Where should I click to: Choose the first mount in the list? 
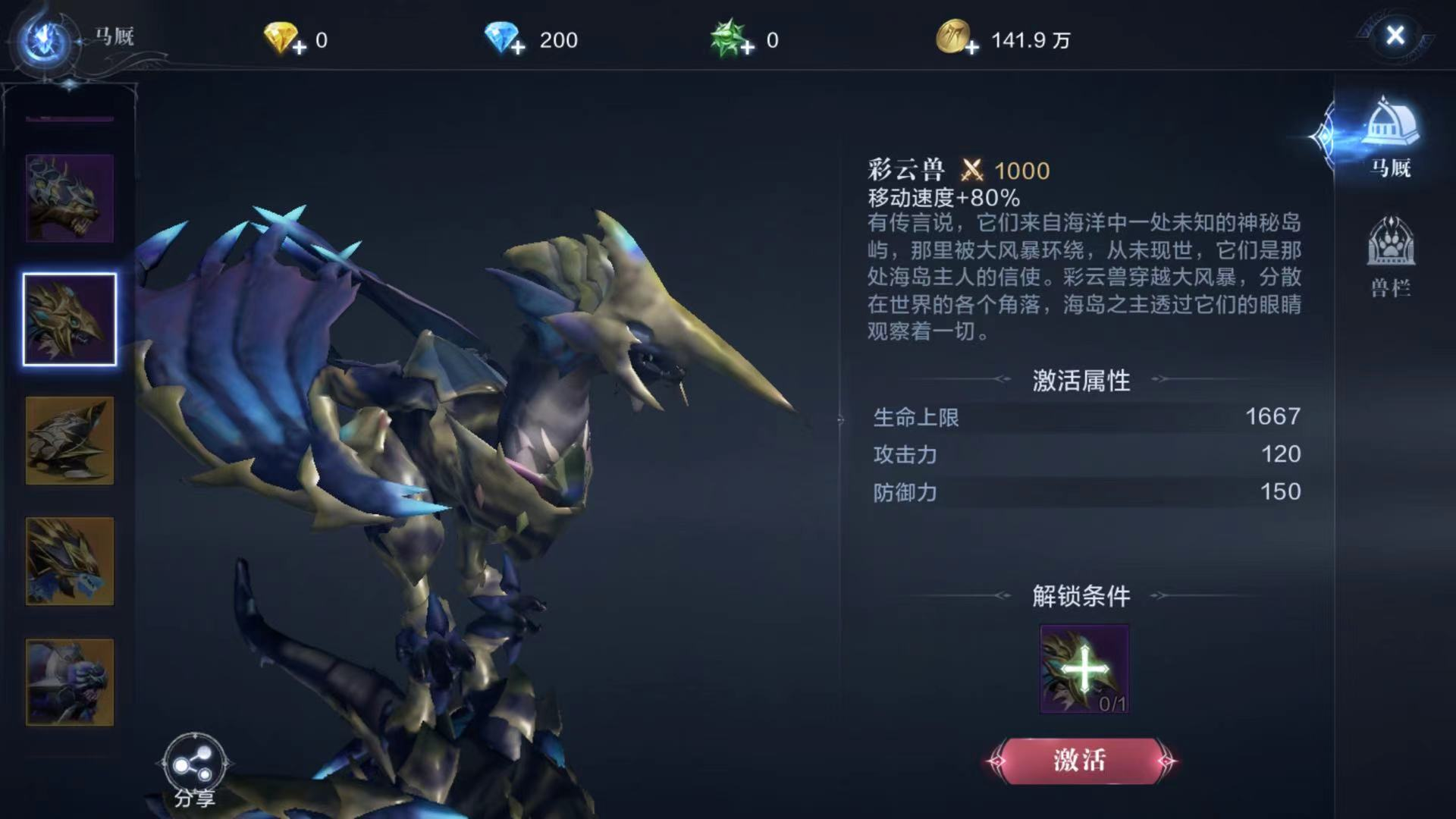[x=68, y=197]
